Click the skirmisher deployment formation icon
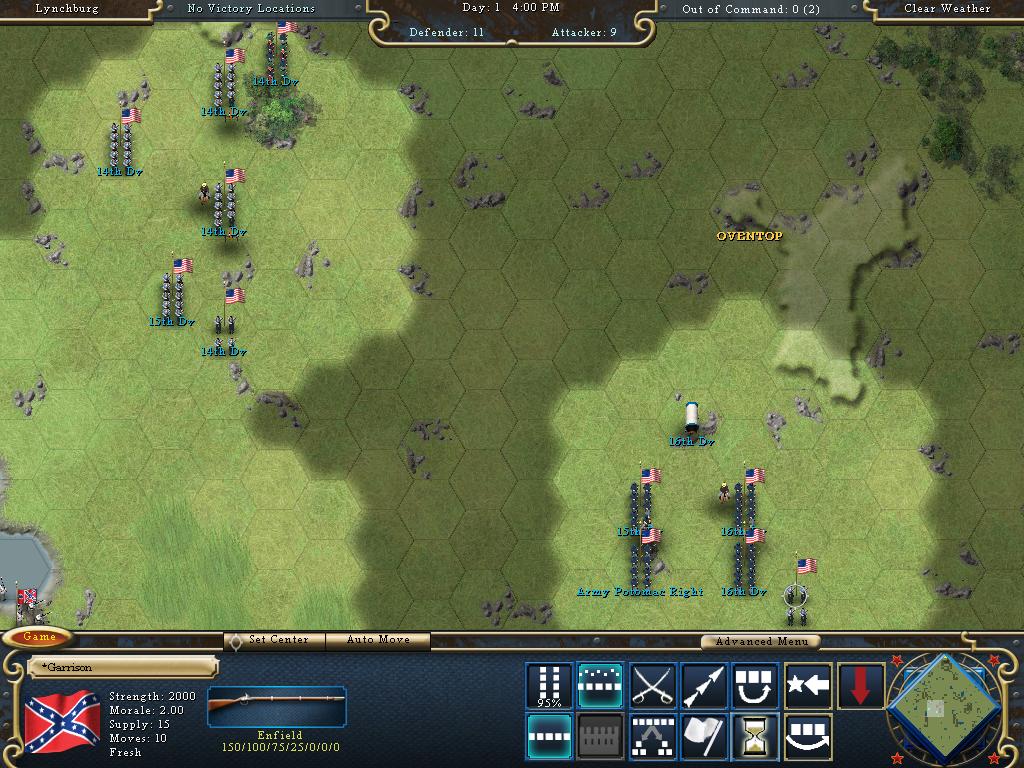This screenshot has height=768, width=1024. 653,736
